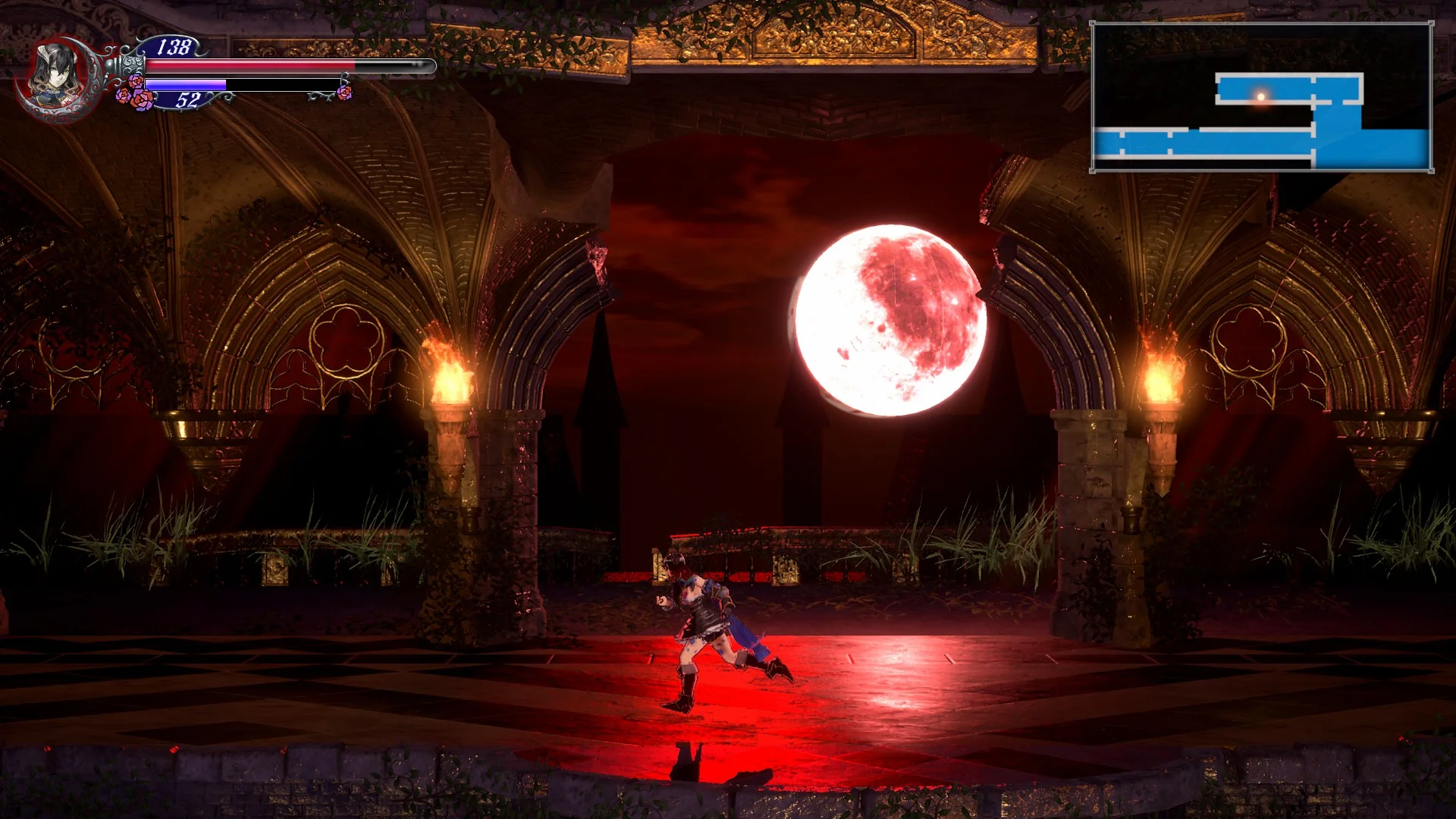Select the rose ornament beside the HP bar
The width and height of the screenshot is (1456, 819).
pyautogui.click(x=135, y=82)
